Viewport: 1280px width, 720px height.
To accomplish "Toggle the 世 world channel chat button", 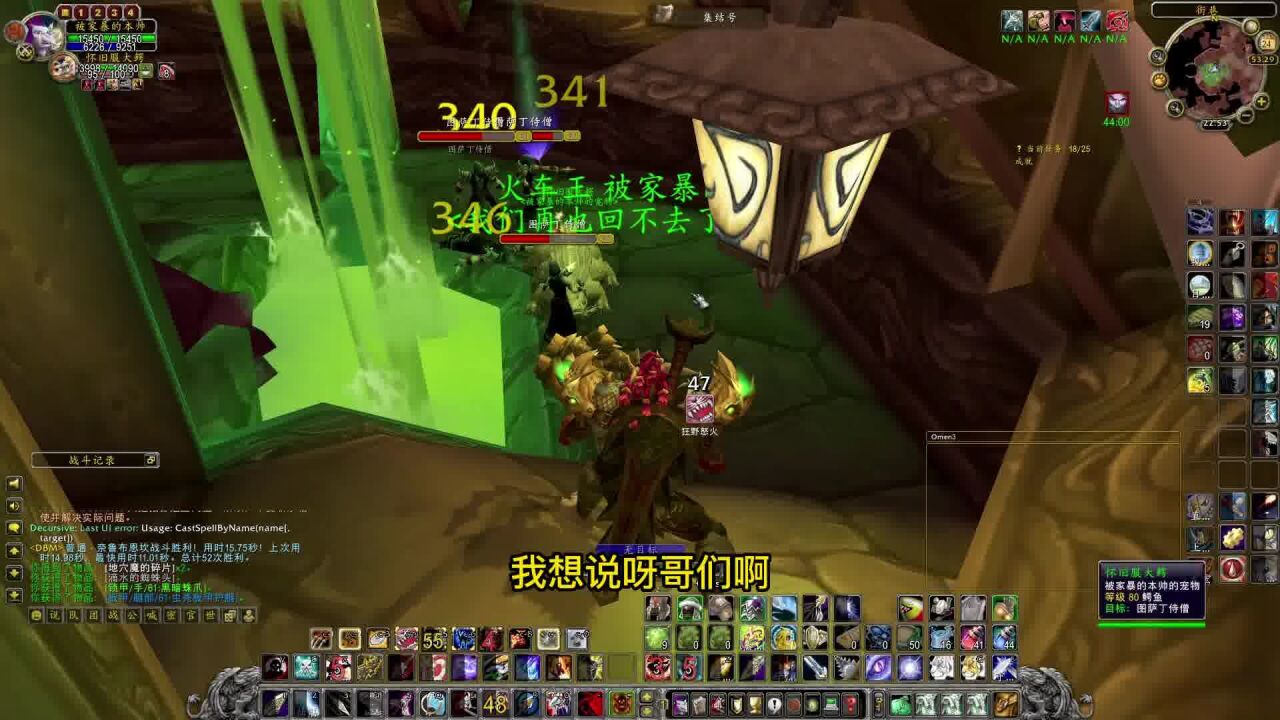I will (211, 616).
